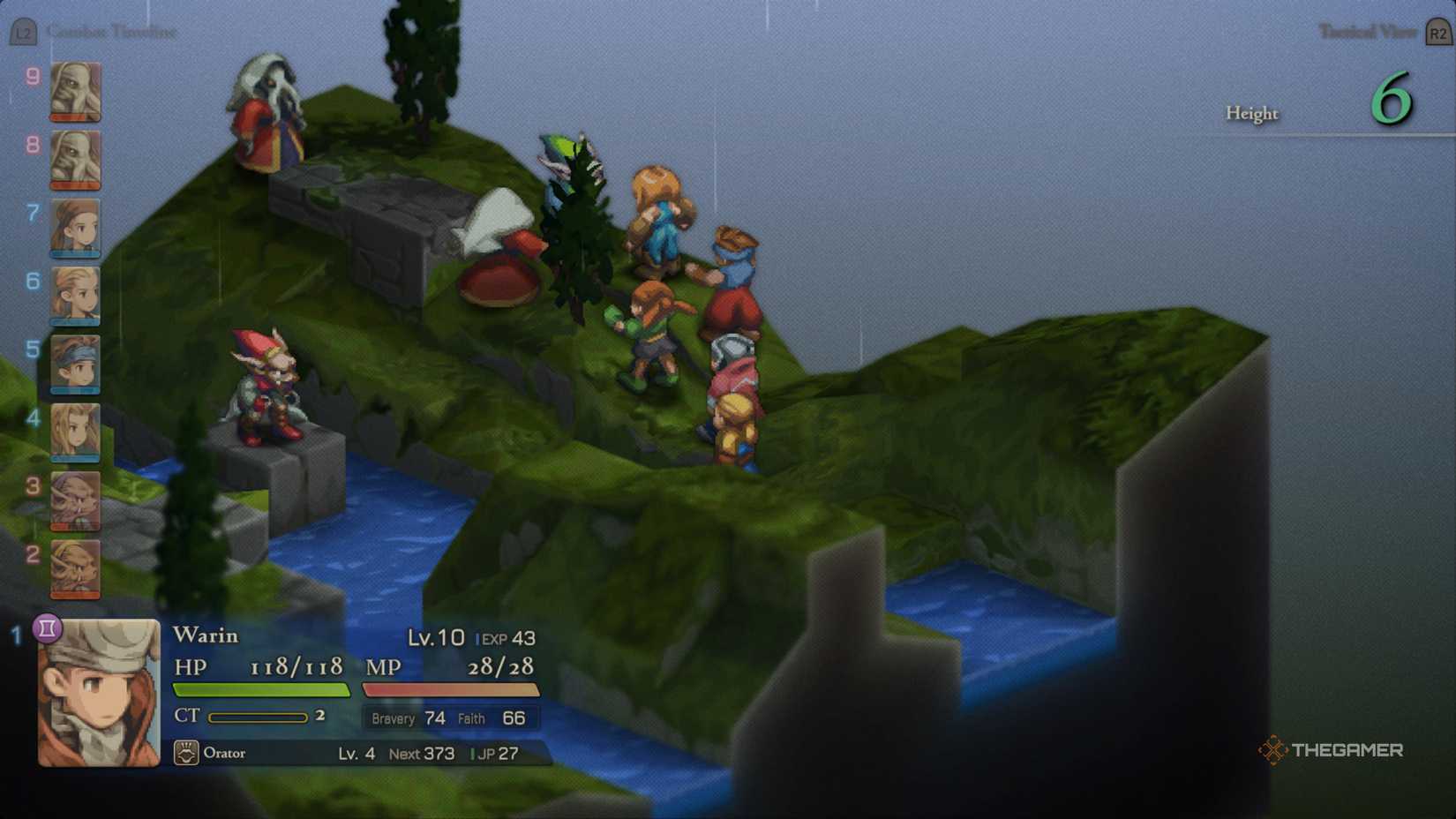Click the yellow CT charge gauge
This screenshot has width=1456, height=819.
pyautogui.click(x=260, y=717)
